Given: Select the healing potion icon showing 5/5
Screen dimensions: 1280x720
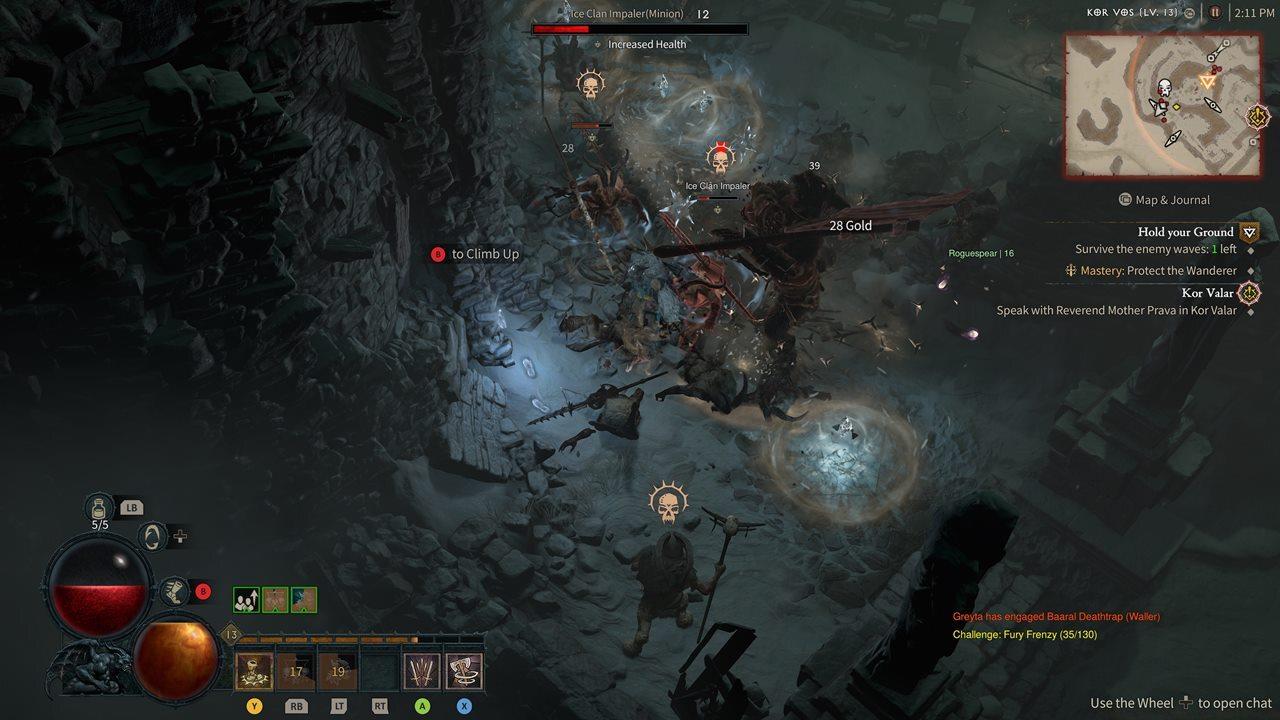Looking at the screenshot, I should (99, 509).
